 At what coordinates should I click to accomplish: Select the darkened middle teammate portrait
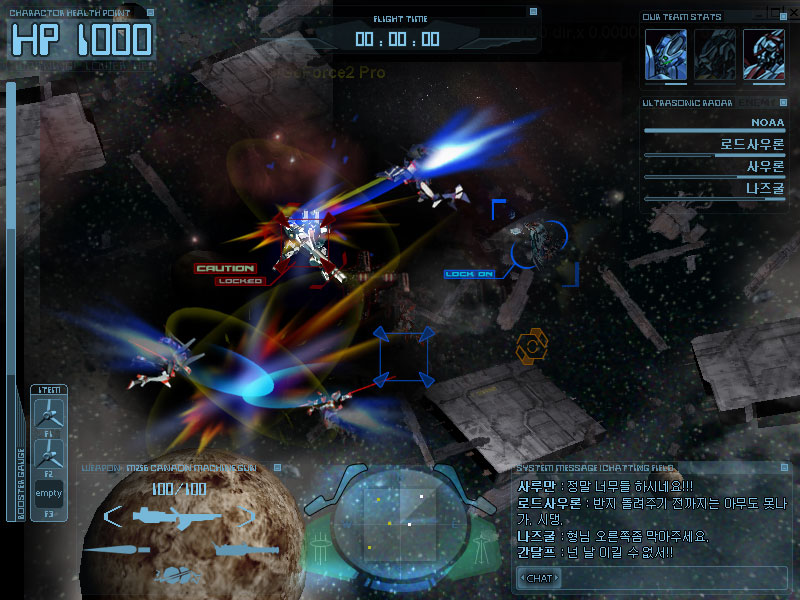714,52
